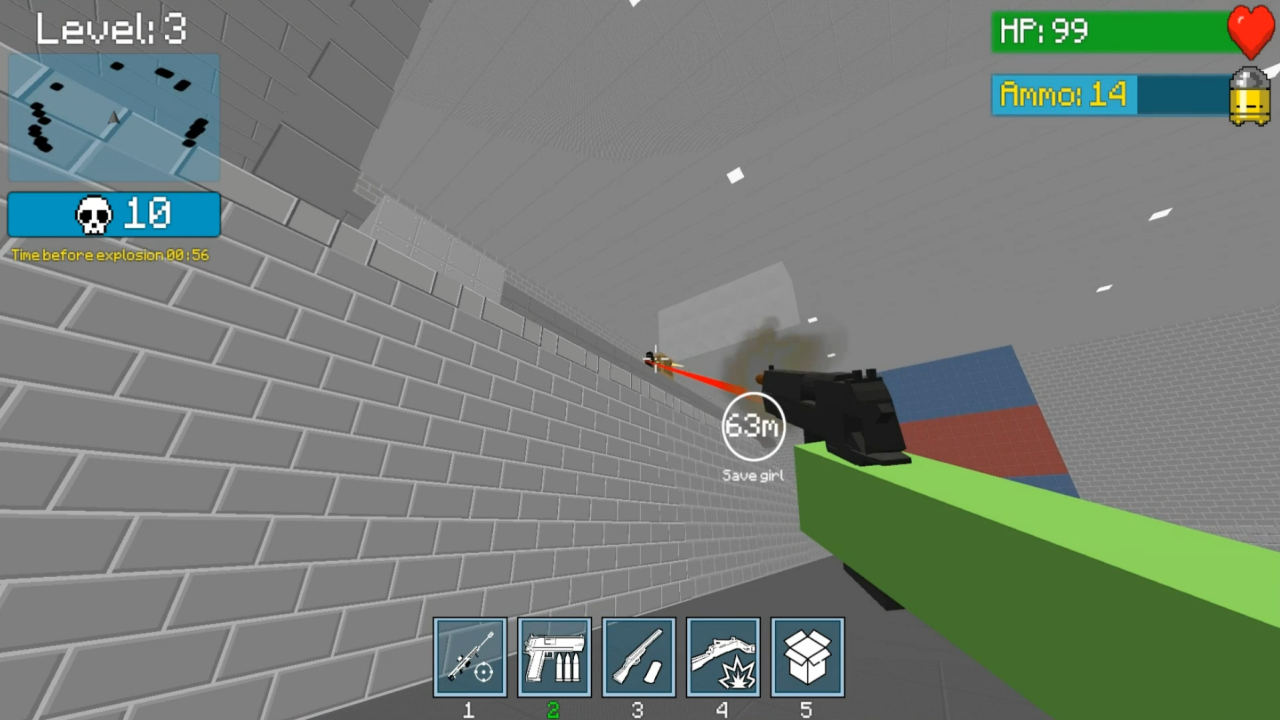Screen dimensions: 1280x720
Task: Click the HP: 99 text display
Action: (1044, 31)
